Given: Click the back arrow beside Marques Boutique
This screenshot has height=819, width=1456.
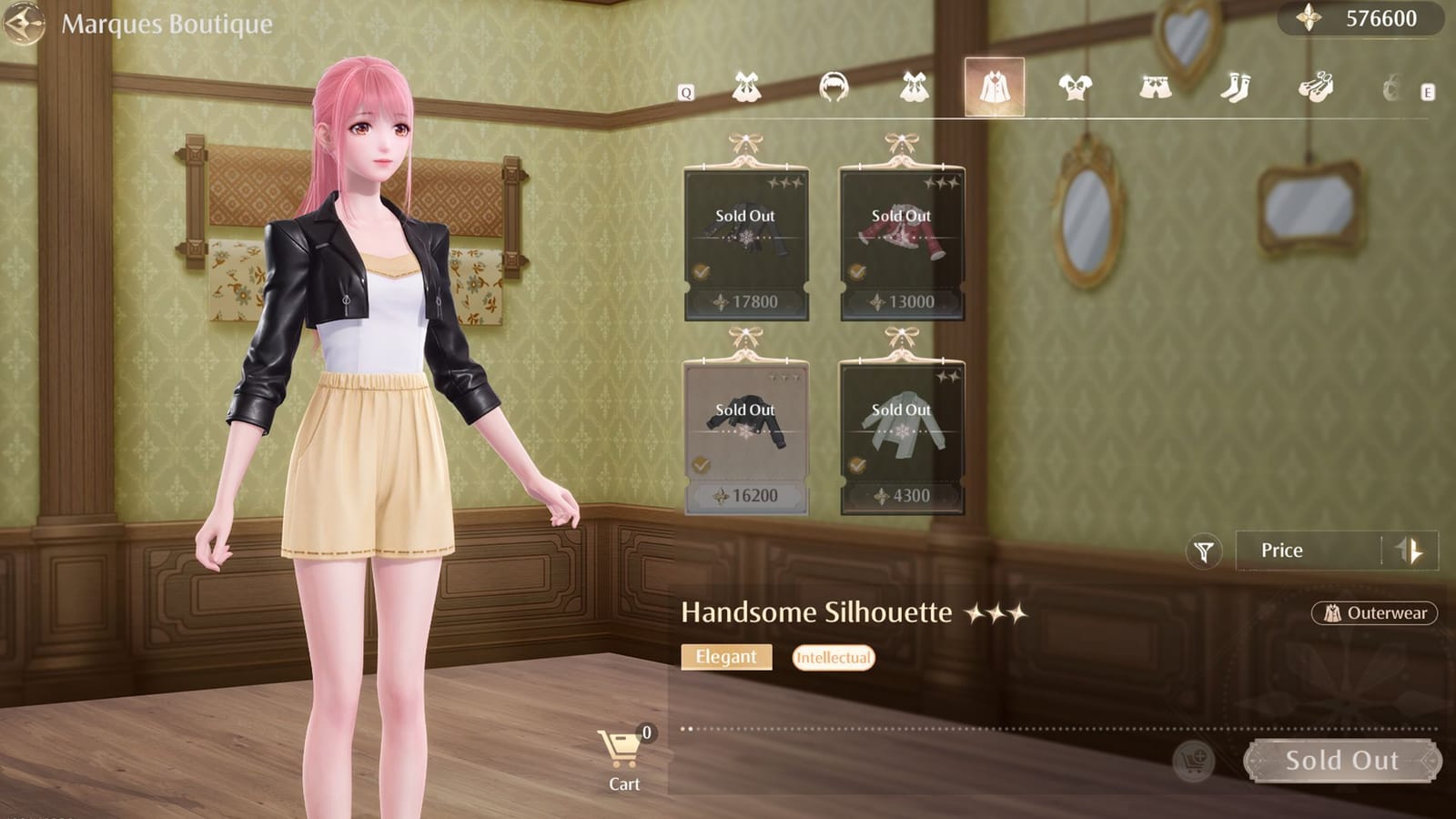Looking at the screenshot, I should [x=24, y=24].
